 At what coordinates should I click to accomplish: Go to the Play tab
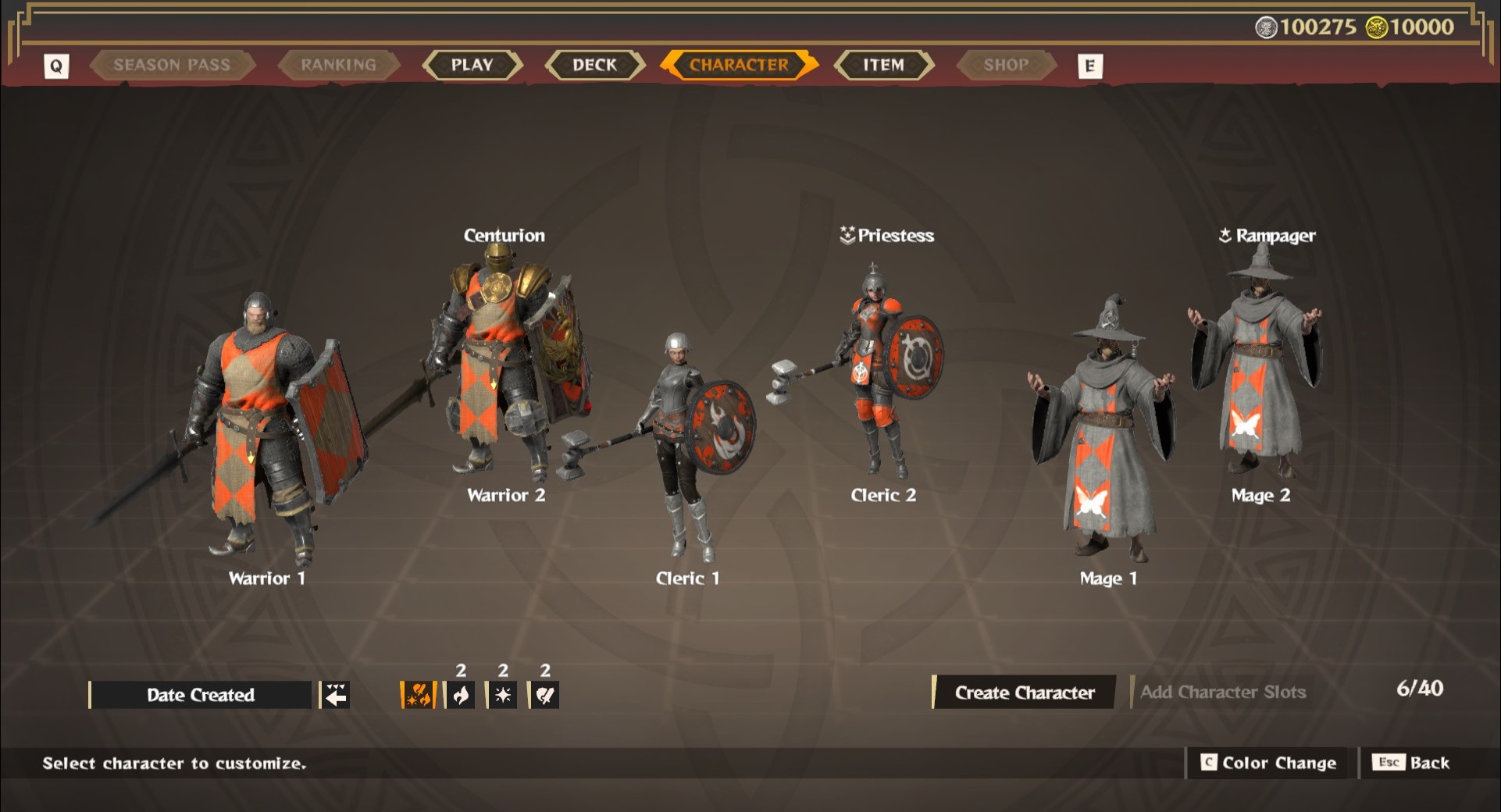pyautogui.click(x=472, y=65)
